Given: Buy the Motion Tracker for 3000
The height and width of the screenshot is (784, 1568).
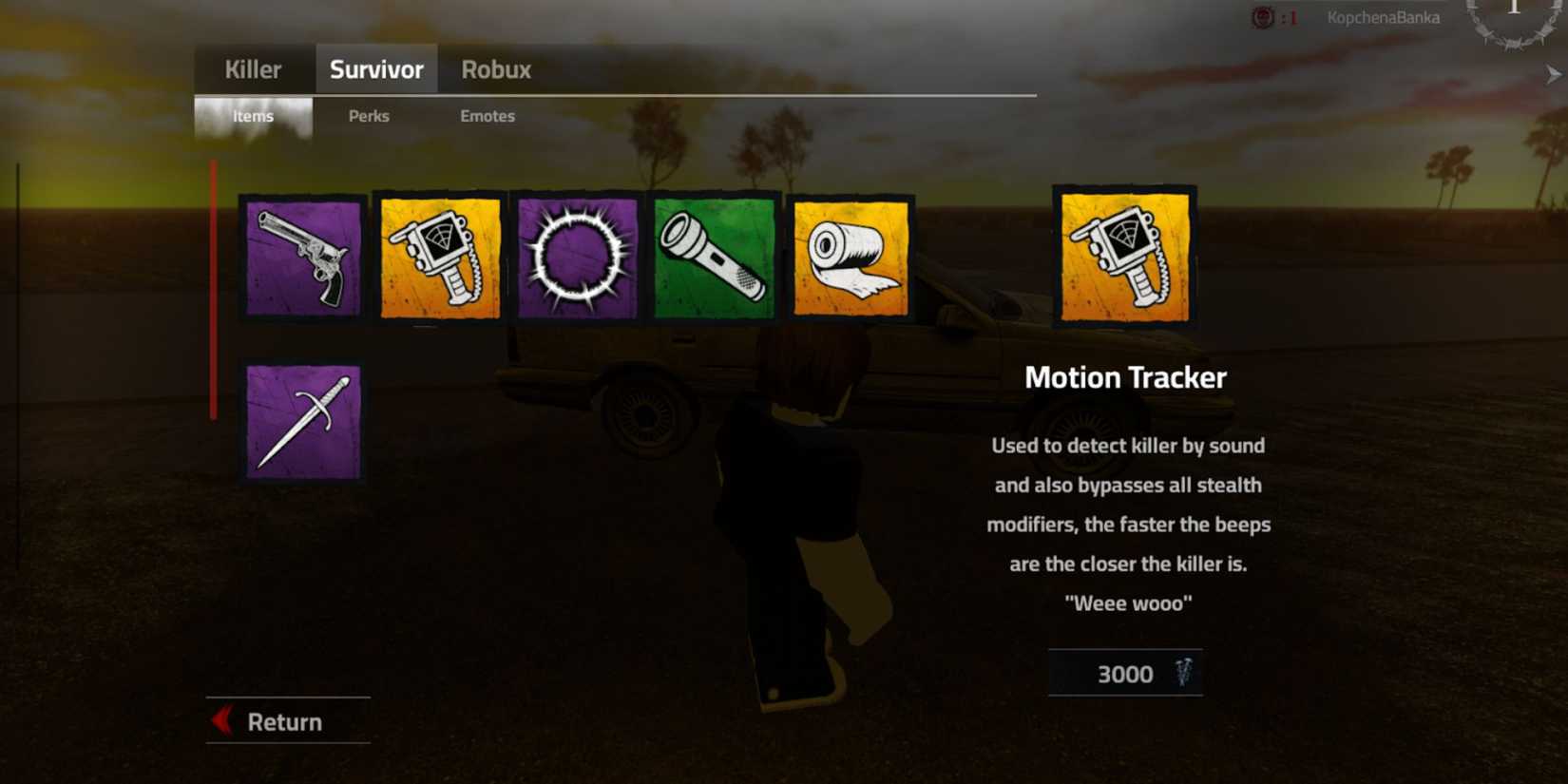Looking at the screenshot, I should coord(1125,674).
